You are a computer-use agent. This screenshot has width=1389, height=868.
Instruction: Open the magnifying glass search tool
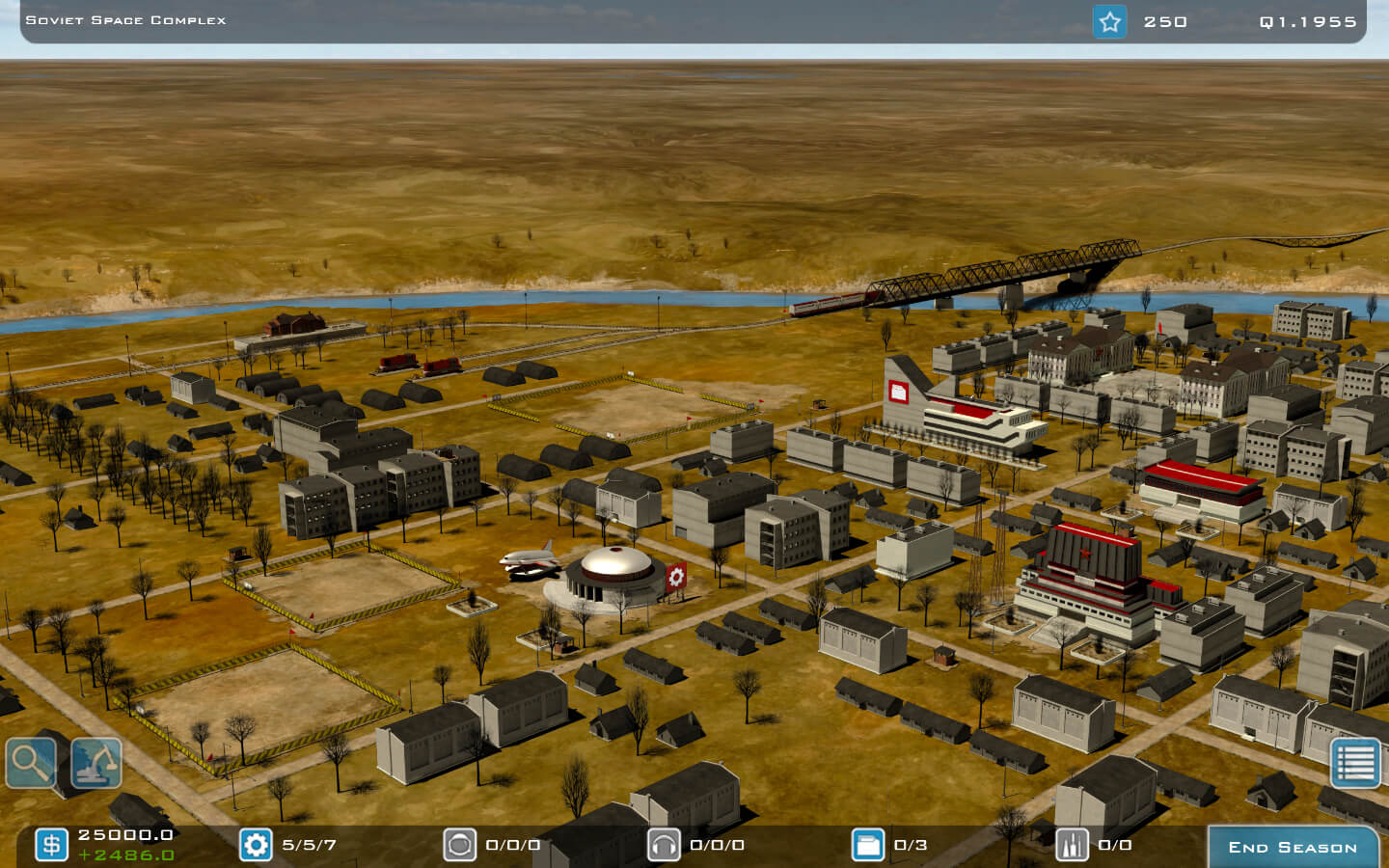(x=31, y=763)
